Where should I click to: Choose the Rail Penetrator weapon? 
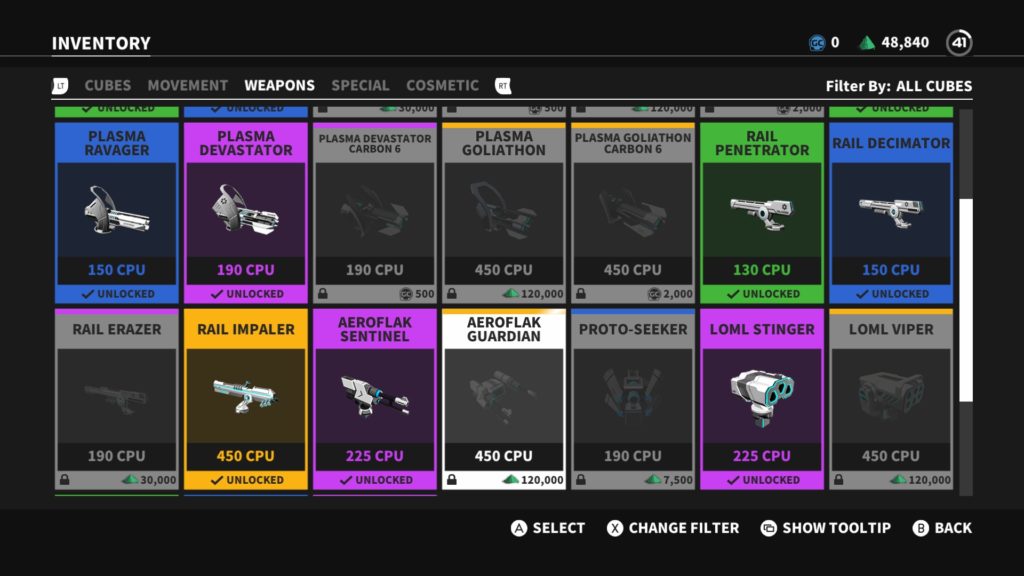click(762, 212)
